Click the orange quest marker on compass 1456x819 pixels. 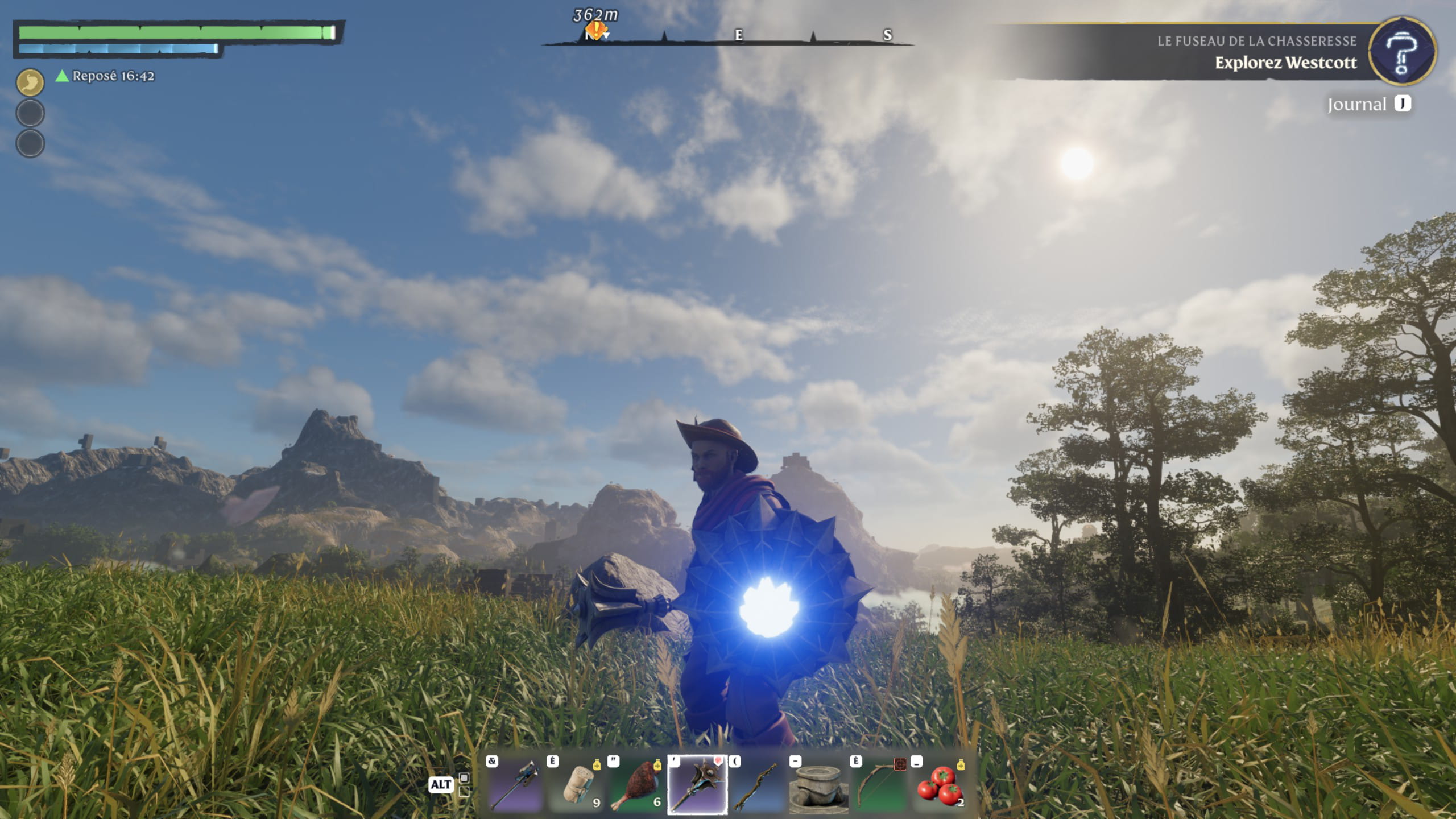595,30
